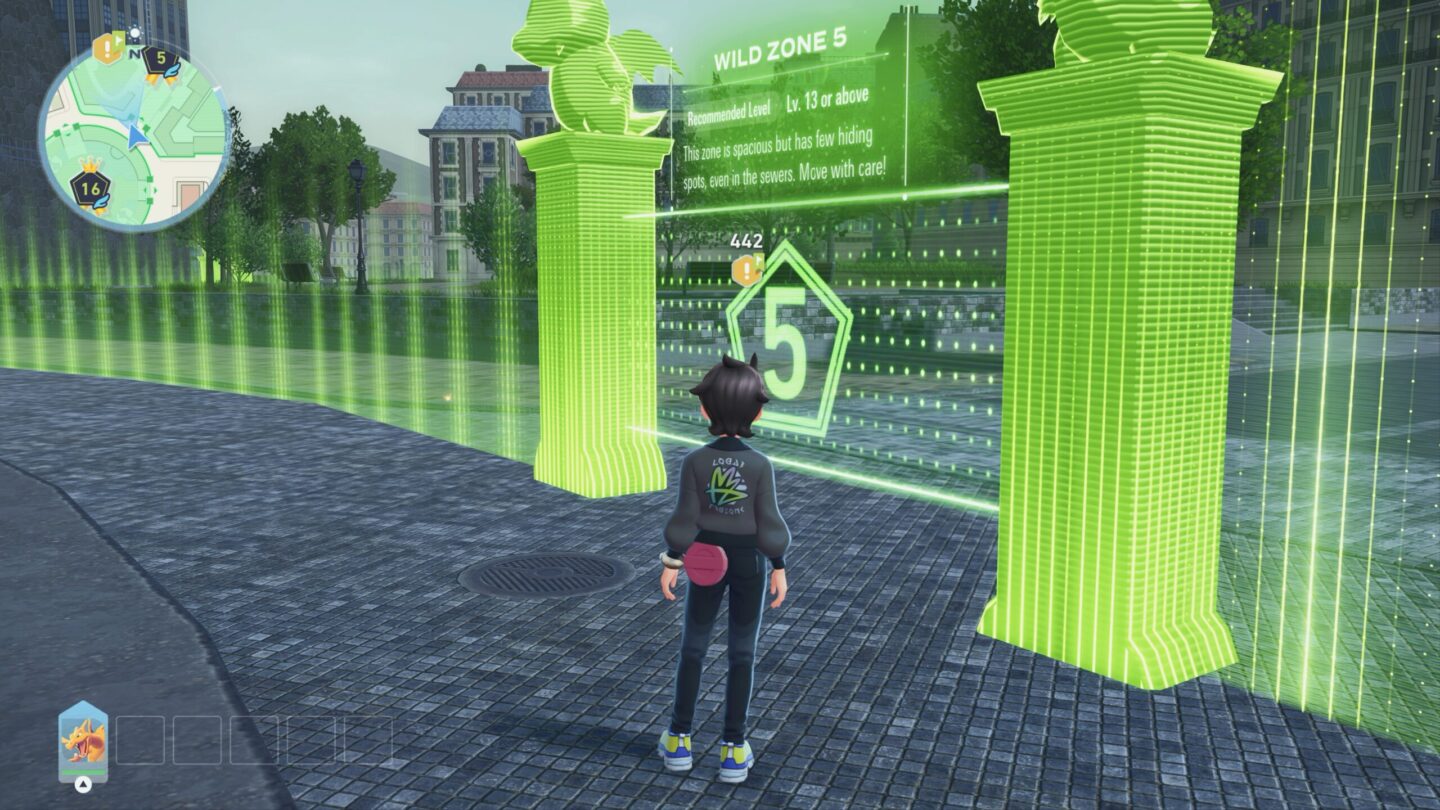Click the level 16 crown badge on the minimap
1440x810 pixels.
[90, 188]
